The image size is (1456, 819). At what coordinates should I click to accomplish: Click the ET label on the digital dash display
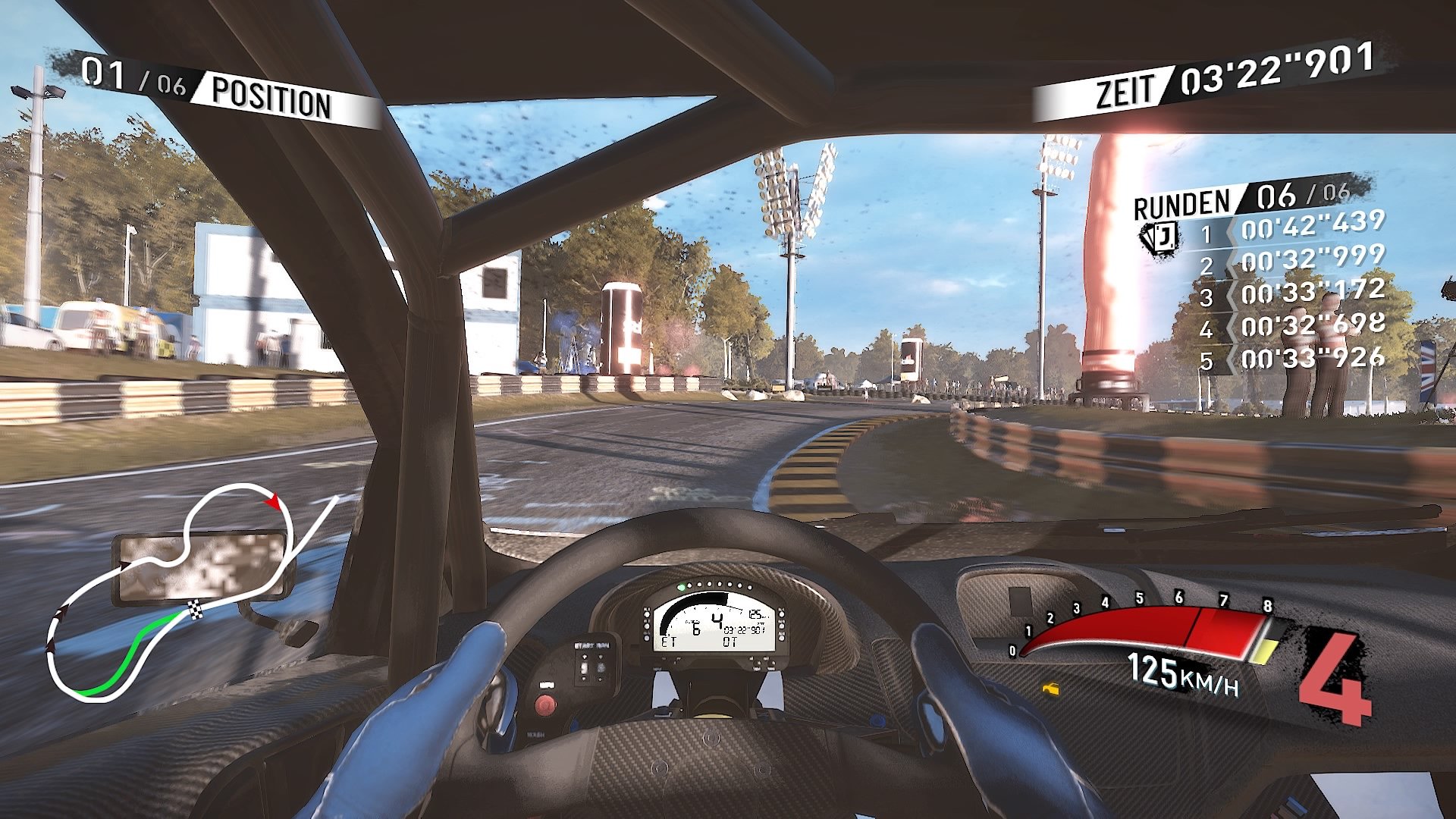click(669, 642)
